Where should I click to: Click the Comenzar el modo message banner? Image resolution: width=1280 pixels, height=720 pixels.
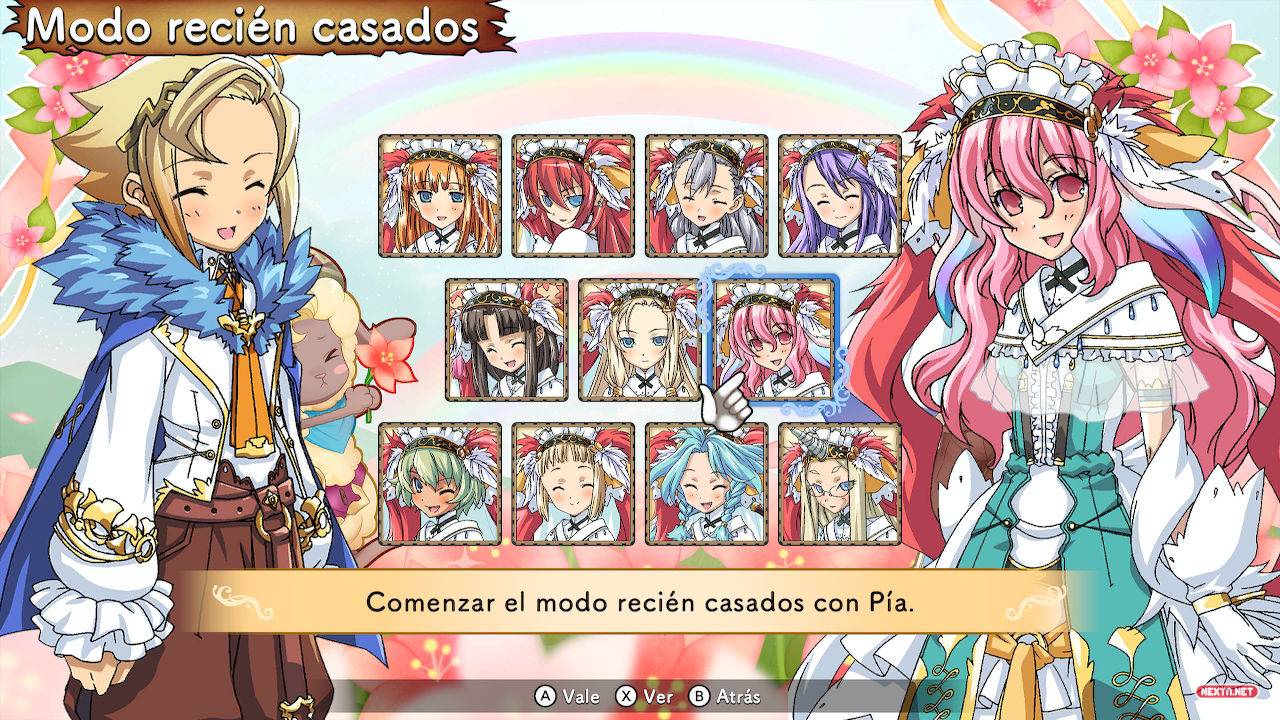[x=640, y=598]
